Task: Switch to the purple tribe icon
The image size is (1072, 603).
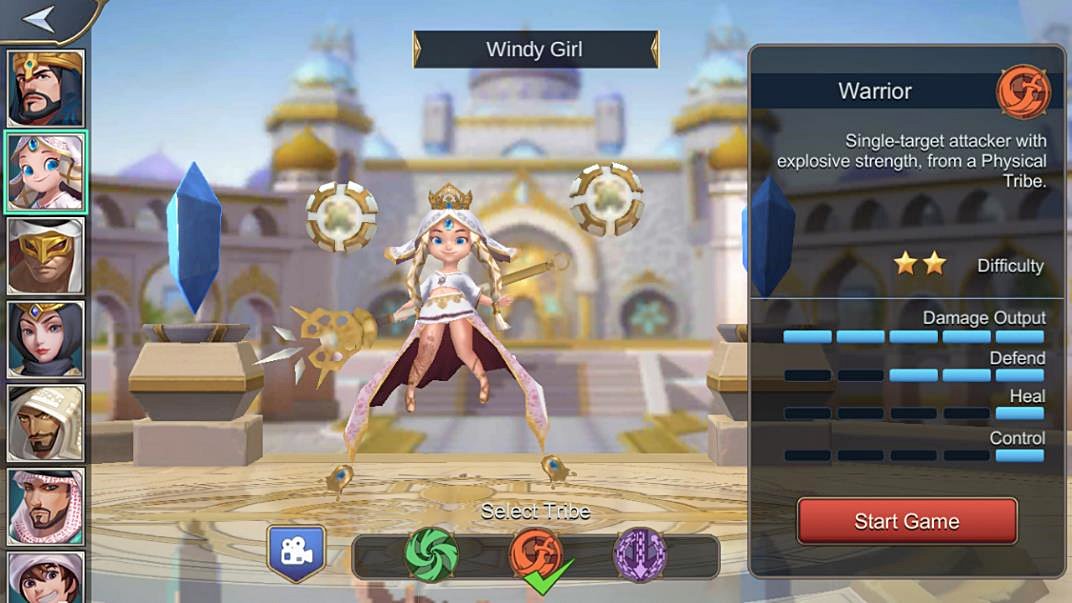Action: (640, 555)
